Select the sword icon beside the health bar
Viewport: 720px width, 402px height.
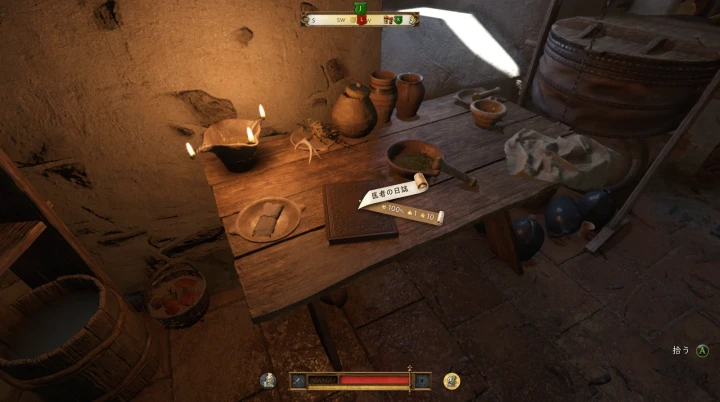point(296,380)
